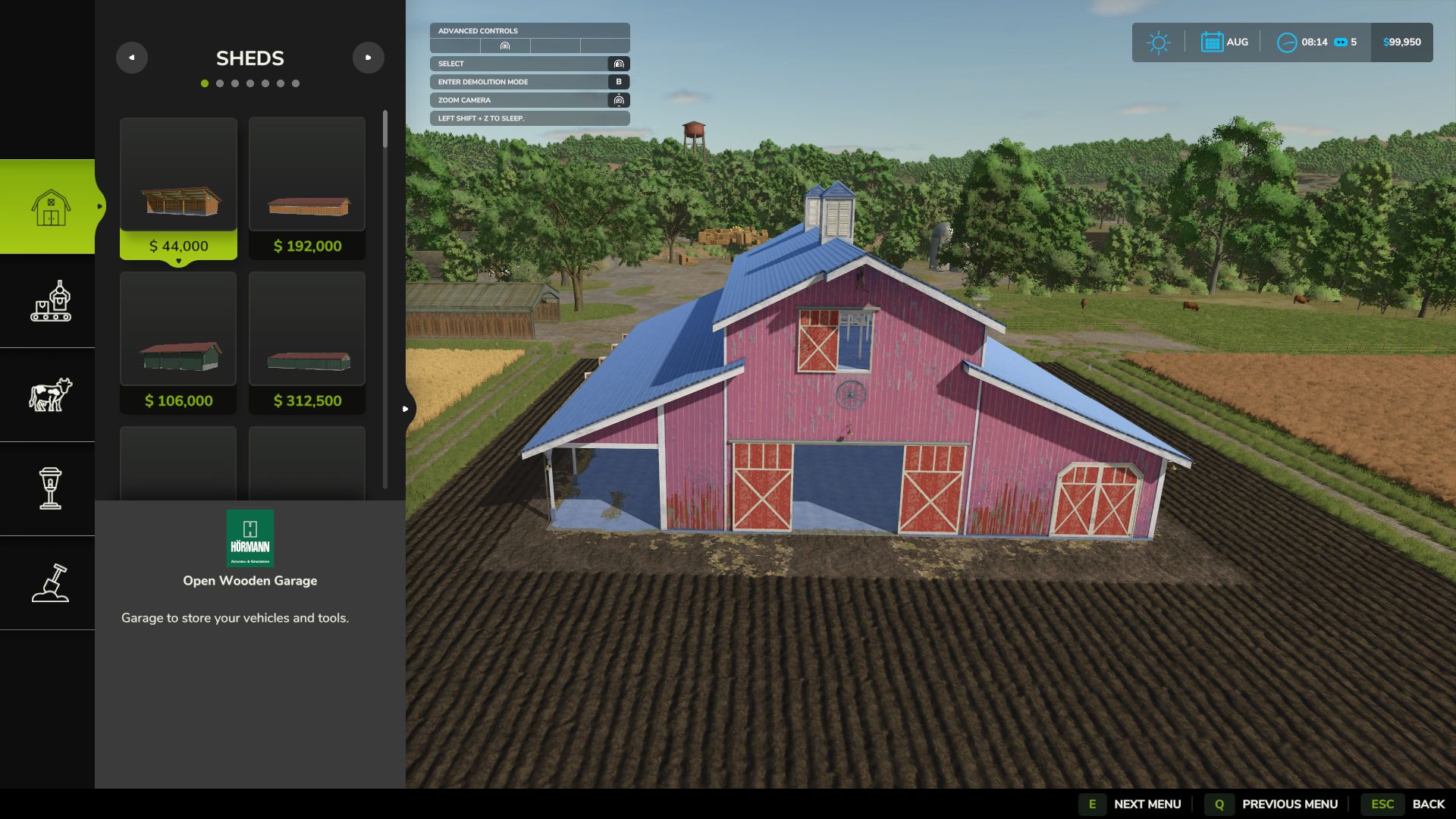The image size is (1456, 819).
Task: Enable demolition mode
Action: (529, 81)
